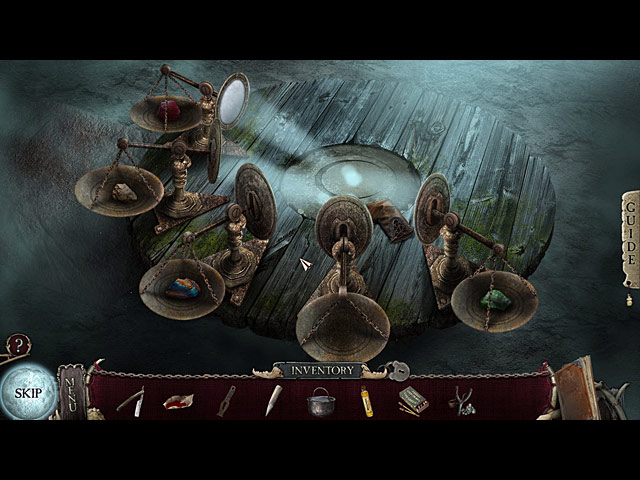Select the white fang item

[273, 401]
